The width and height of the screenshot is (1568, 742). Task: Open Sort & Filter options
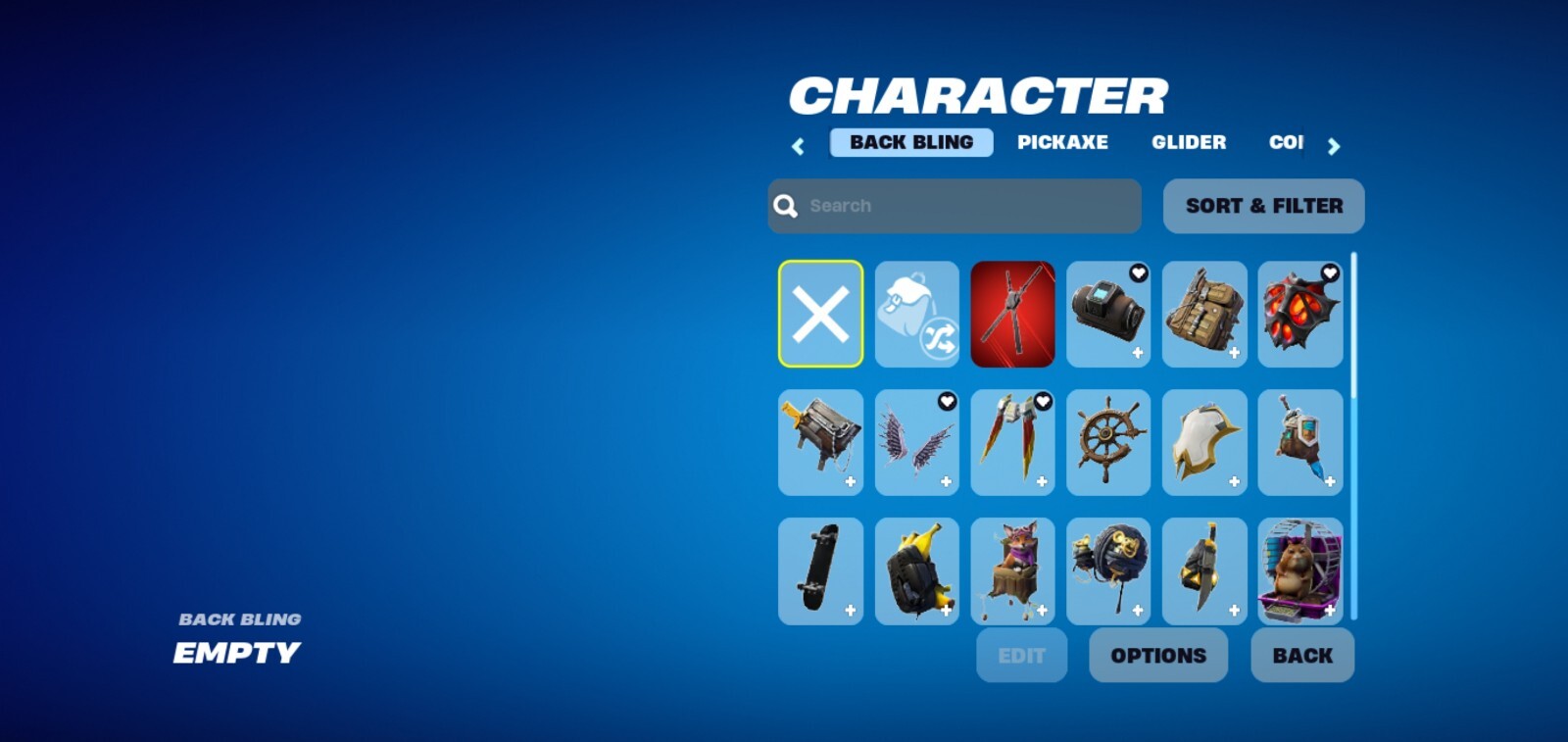1263,206
